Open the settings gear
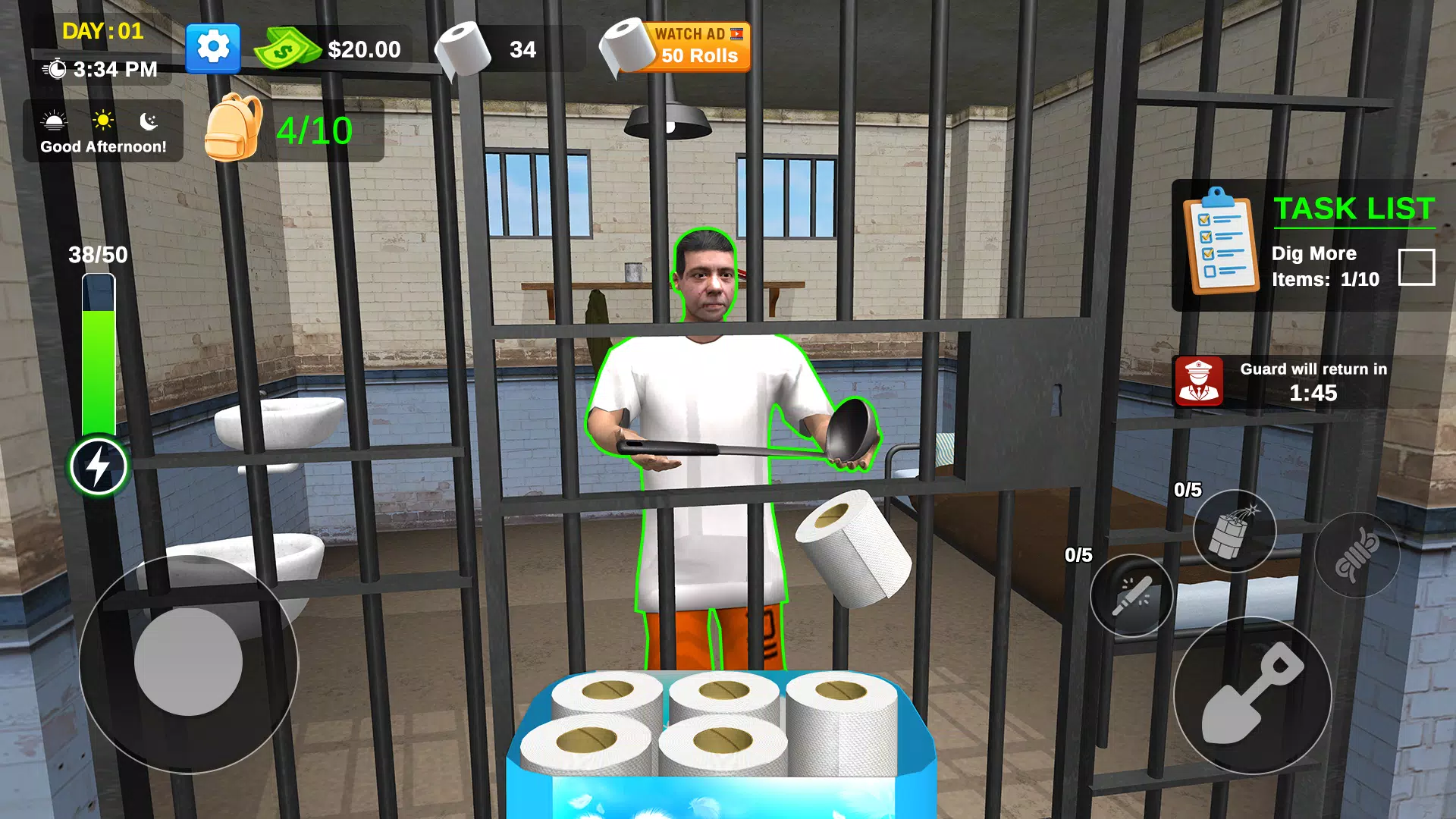The image size is (1456, 819). tap(212, 47)
